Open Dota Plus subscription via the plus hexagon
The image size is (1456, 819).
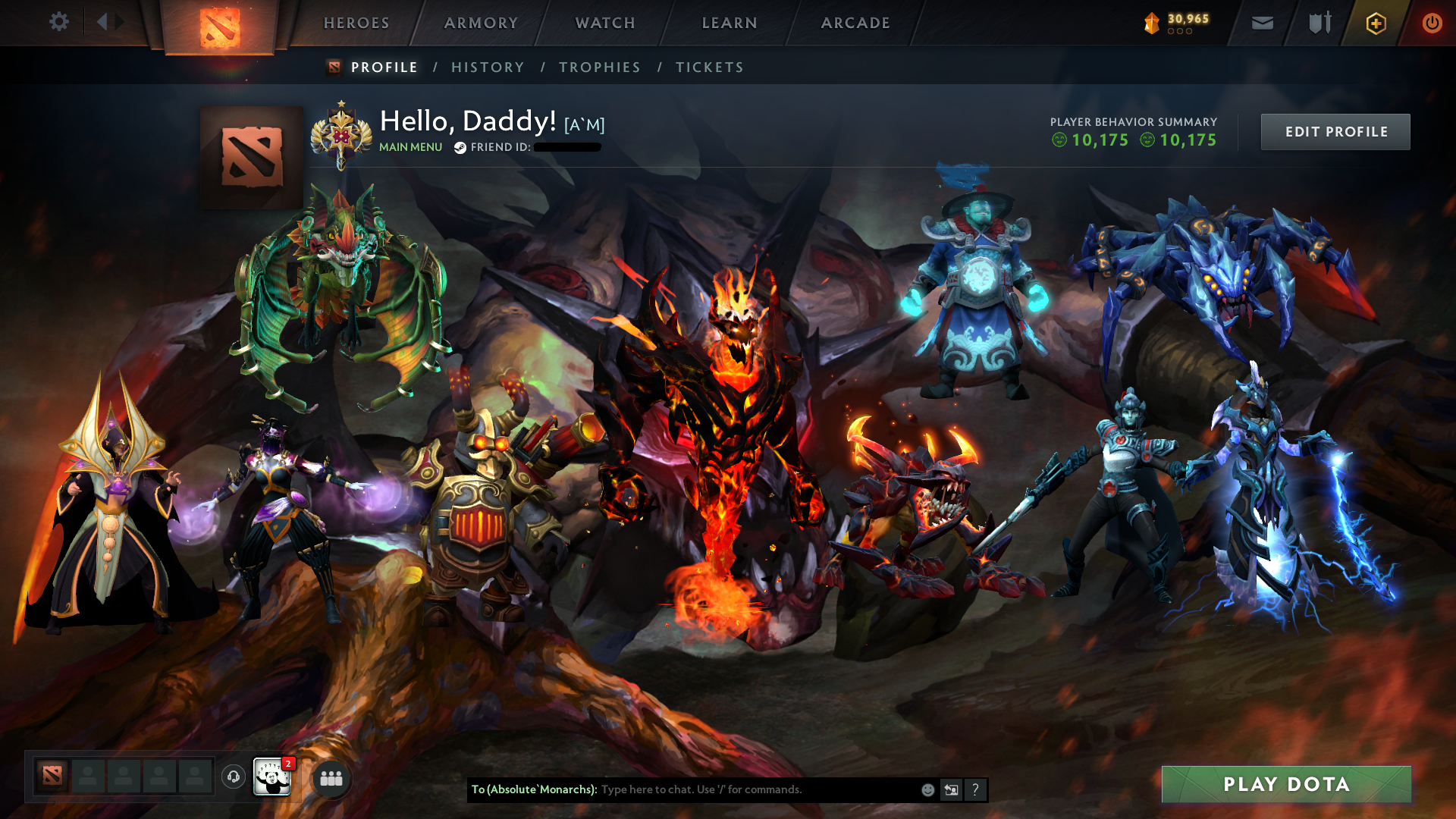coord(1376,23)
